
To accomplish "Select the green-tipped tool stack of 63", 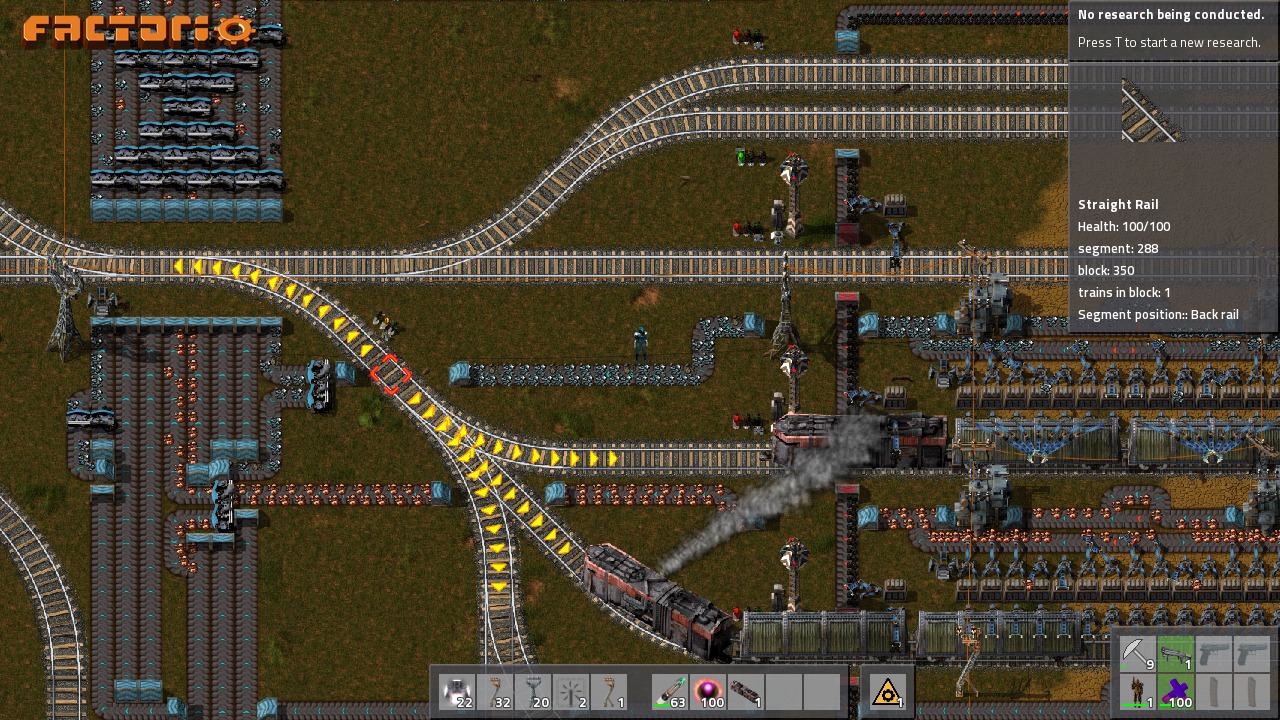I will [671, 692].
